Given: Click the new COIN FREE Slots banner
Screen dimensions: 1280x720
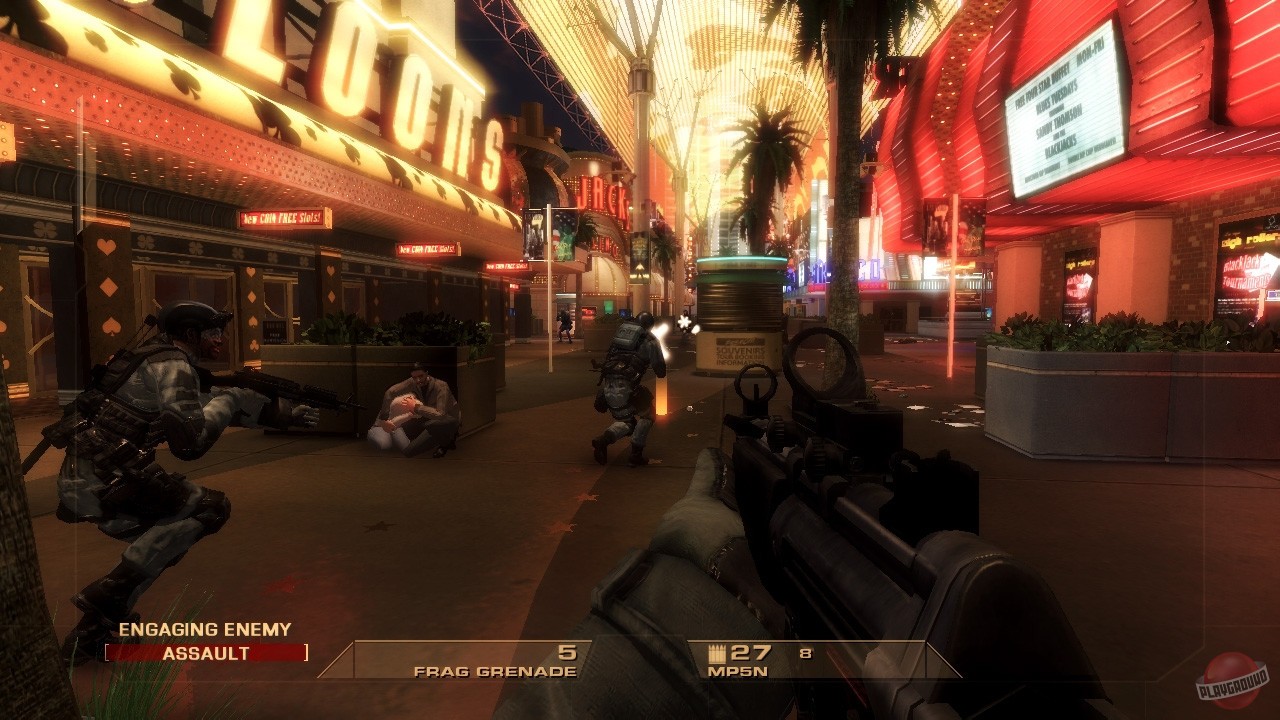Looking at the screenshot, I should click(x=283, y=219).
